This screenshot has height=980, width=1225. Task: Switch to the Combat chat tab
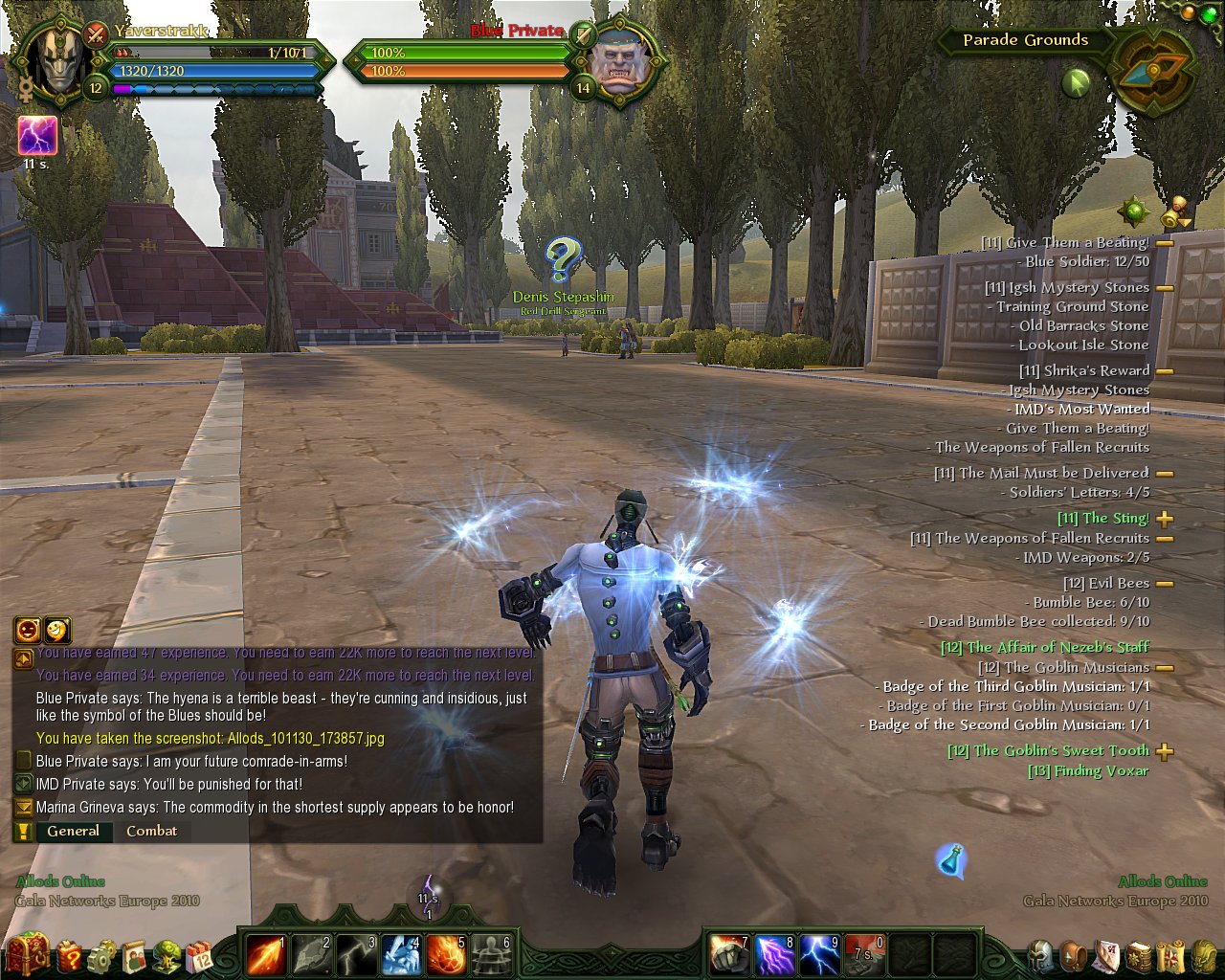click(x=151, y=831)
